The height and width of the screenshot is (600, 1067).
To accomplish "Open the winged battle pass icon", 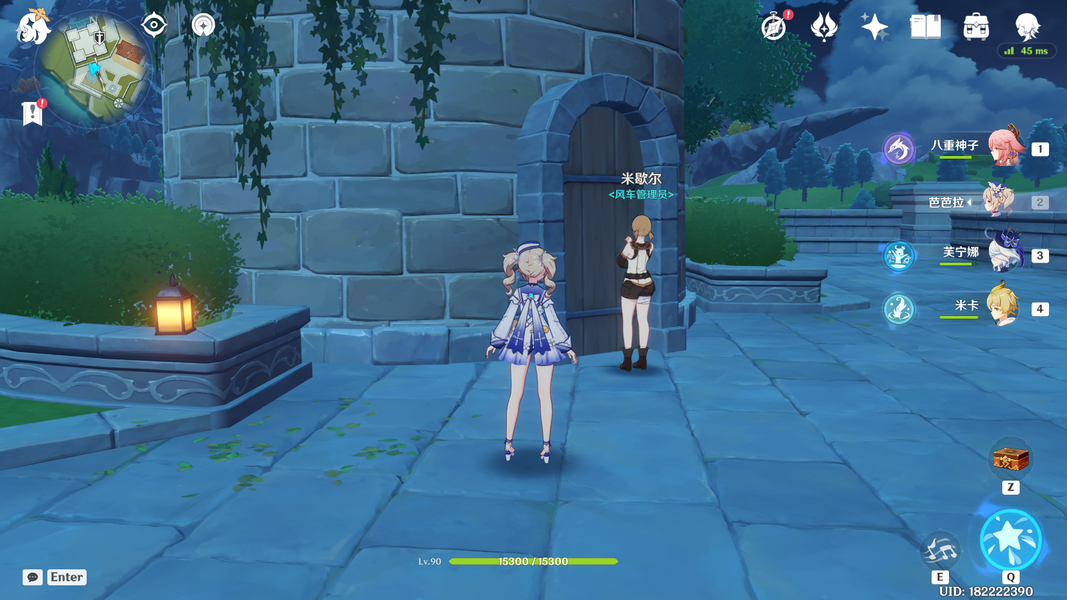I will (x=824, y=27).
